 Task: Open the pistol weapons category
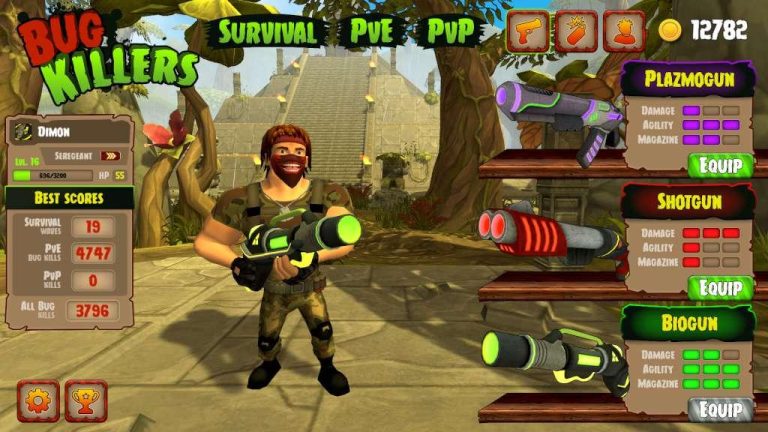[x=527, y=31]
